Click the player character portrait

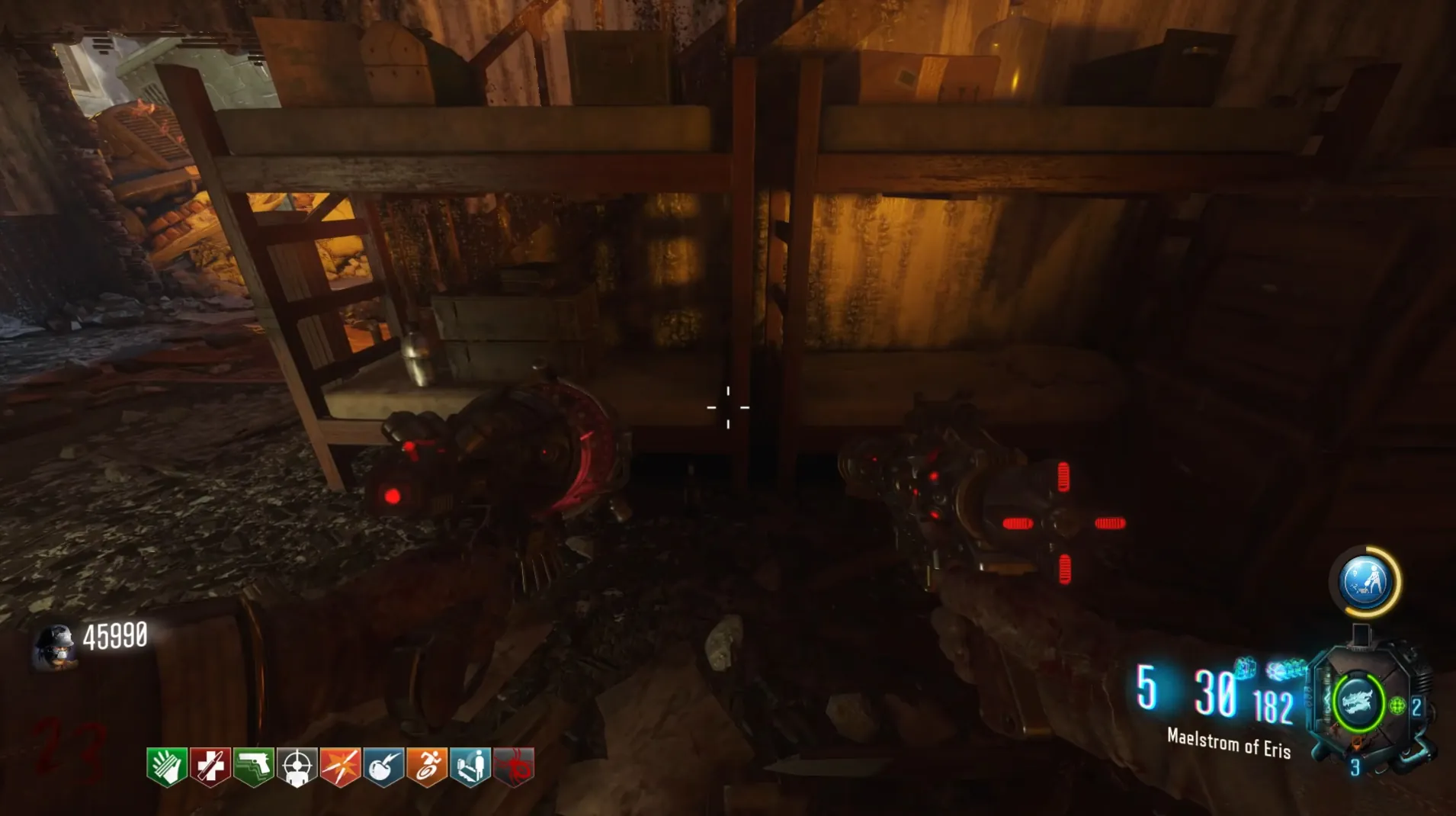[x=55, y=644]
